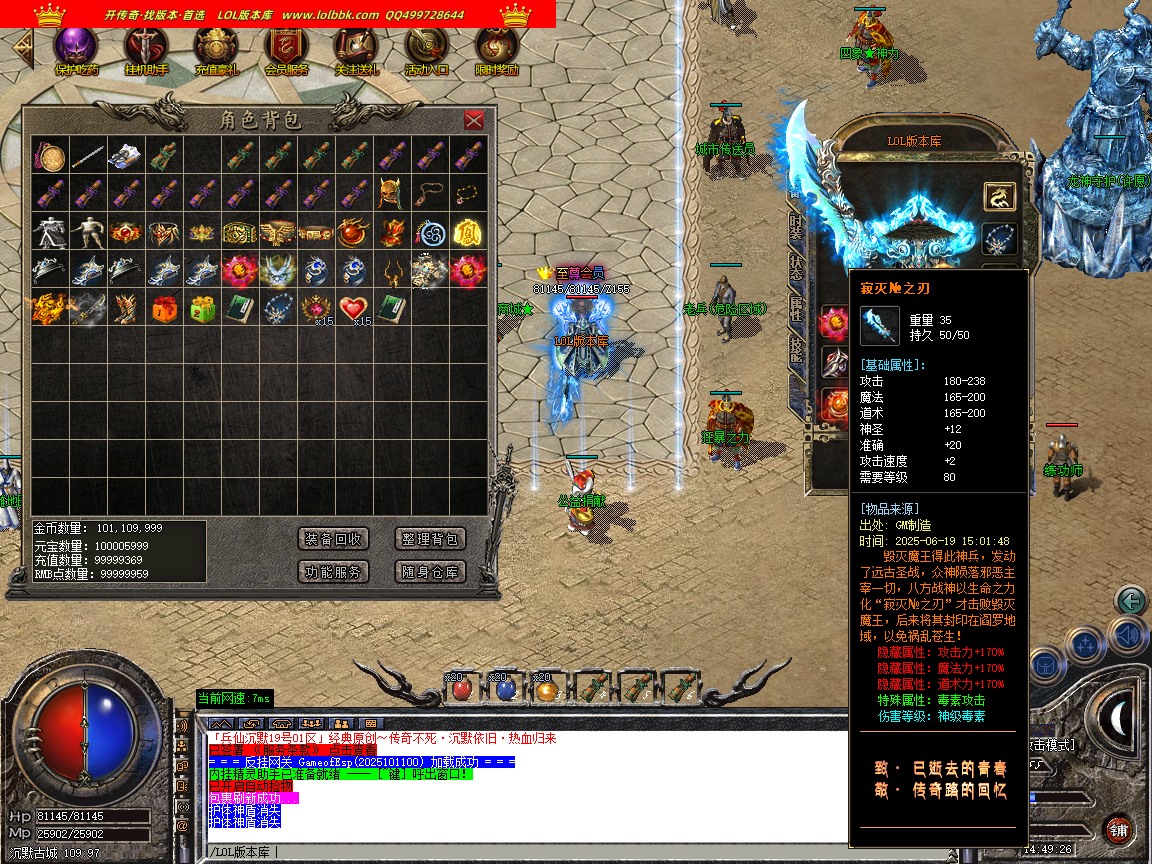The image size is (1152, 864).
Task: Use the red potion in the hotbar
Action: (x=461, y=689)
